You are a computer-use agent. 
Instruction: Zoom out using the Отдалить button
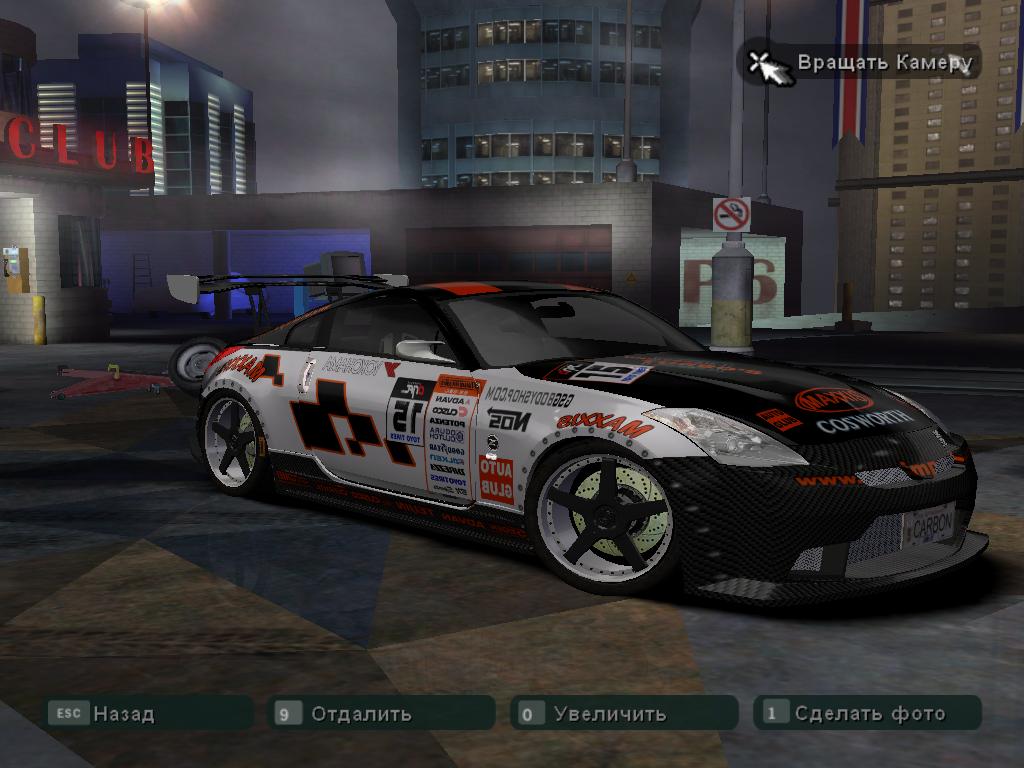(x=360, y=714)
